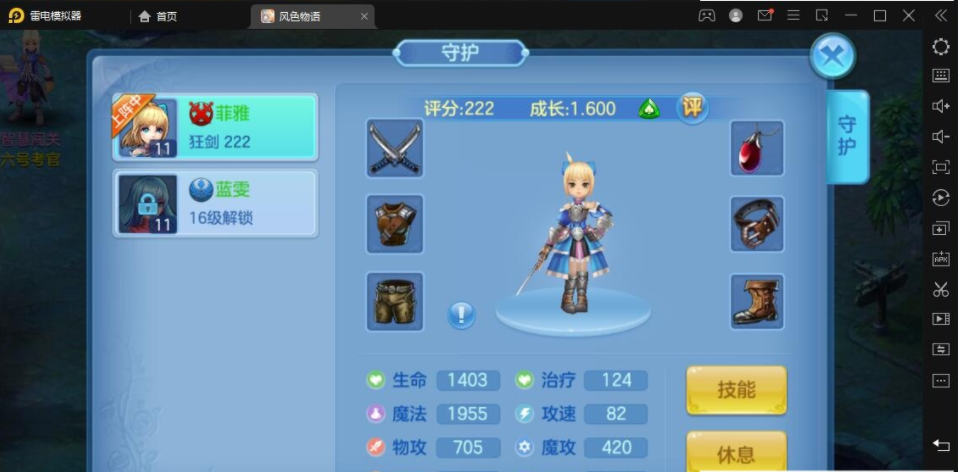Select the red gem necklace slot

tap(757, 149)
